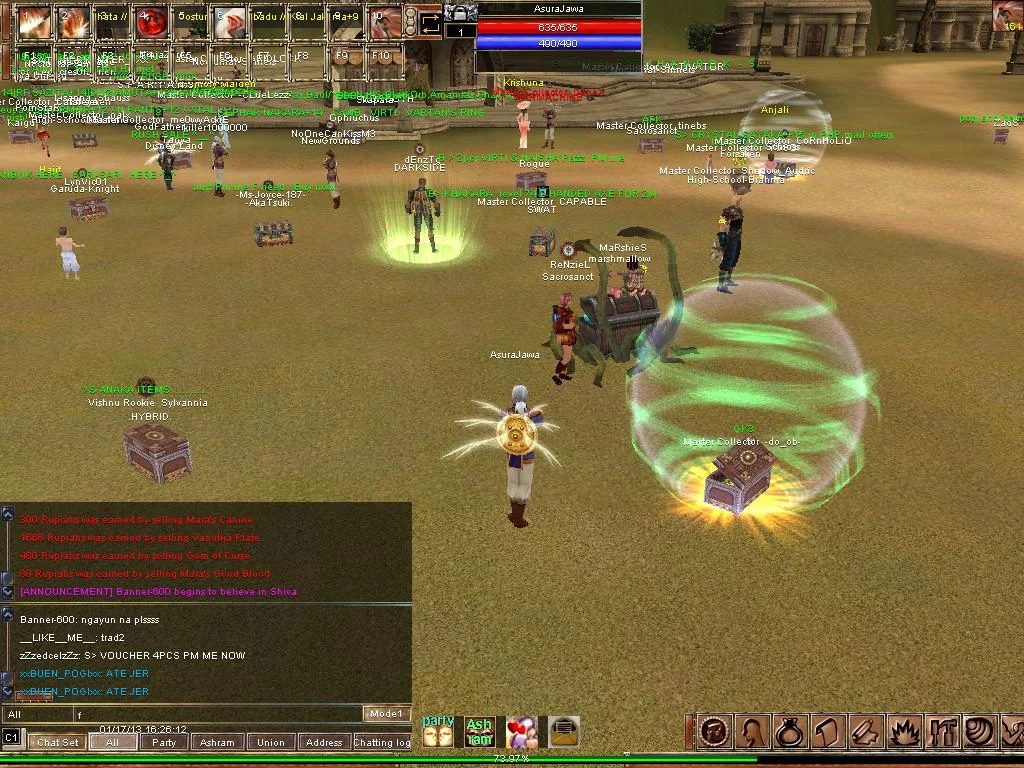The height and width of the screenshot is (768, 1024).
Task: Click the chat message input field
Action: click(220, 714)
